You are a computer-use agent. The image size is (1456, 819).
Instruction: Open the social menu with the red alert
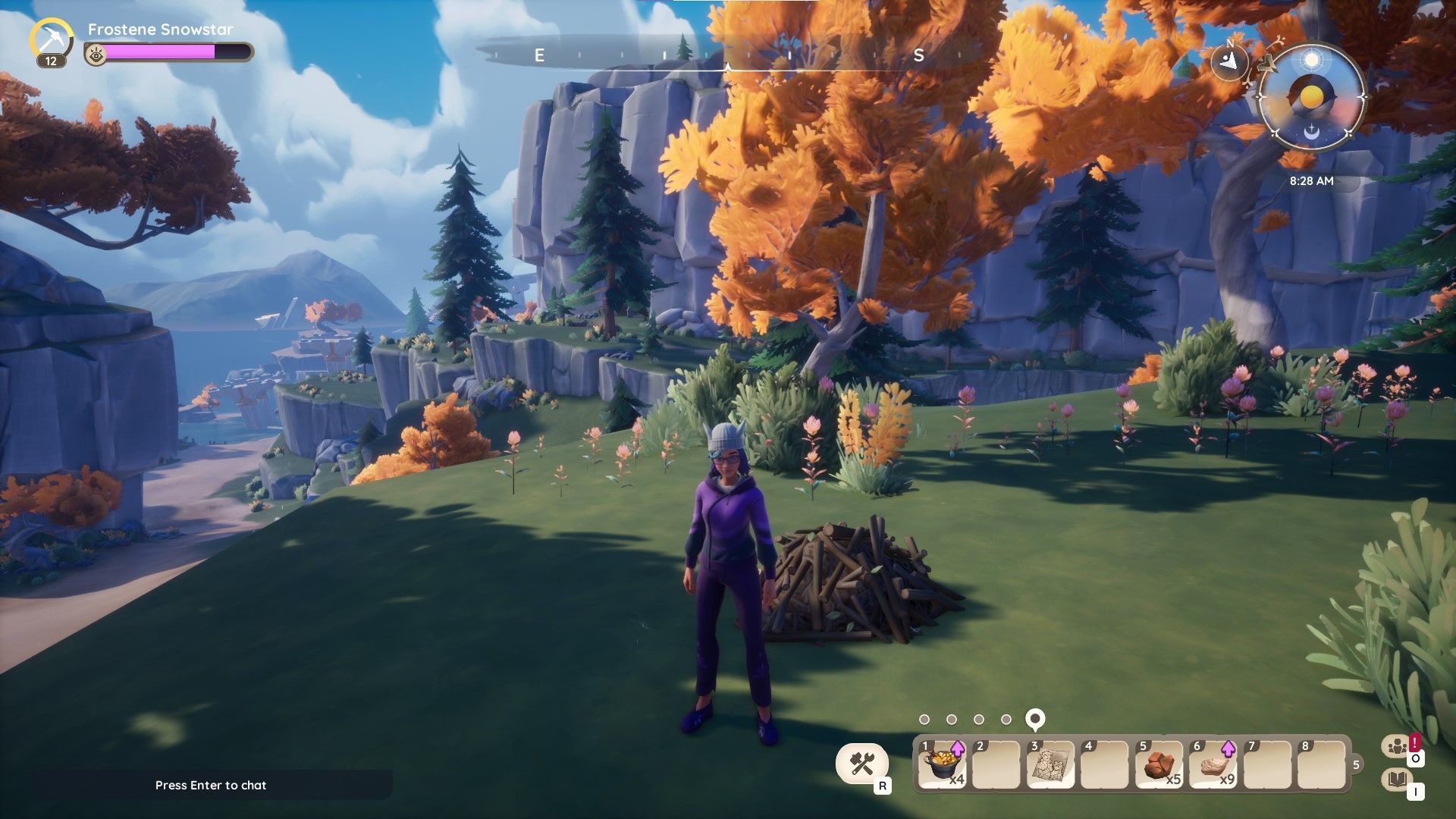[1397, 747]
